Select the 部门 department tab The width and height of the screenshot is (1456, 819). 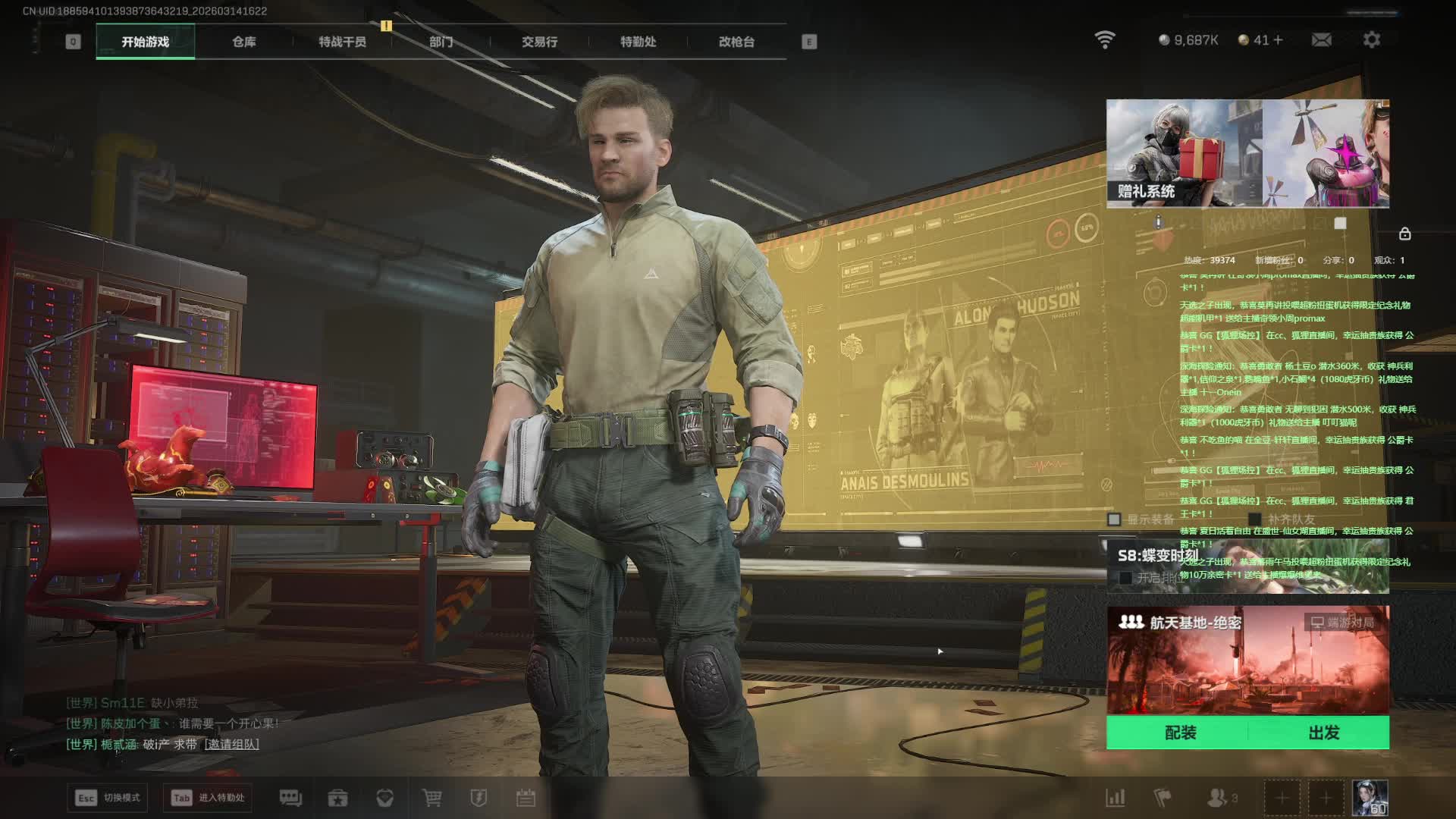coord(441,42)
